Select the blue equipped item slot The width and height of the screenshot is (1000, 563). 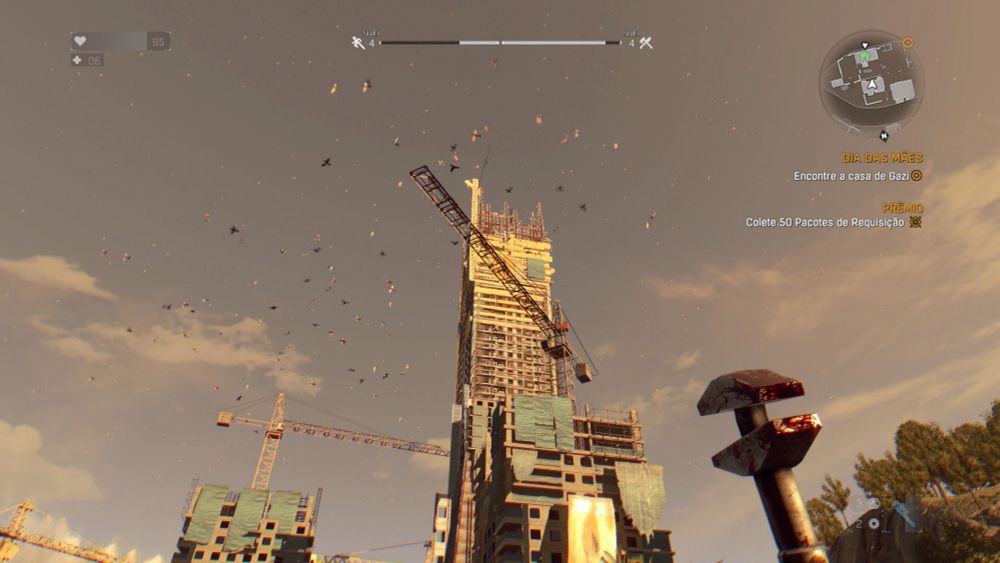pyautogui.click(x=906, y=513)
